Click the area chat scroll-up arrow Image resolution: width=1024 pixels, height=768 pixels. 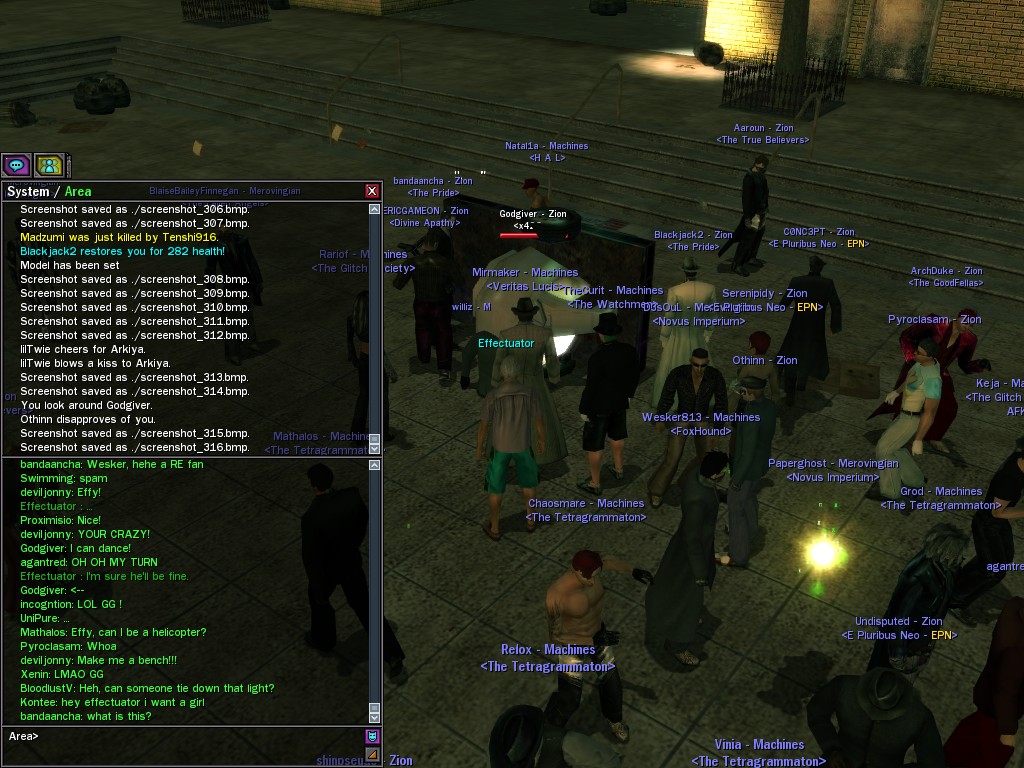[375, 465]
